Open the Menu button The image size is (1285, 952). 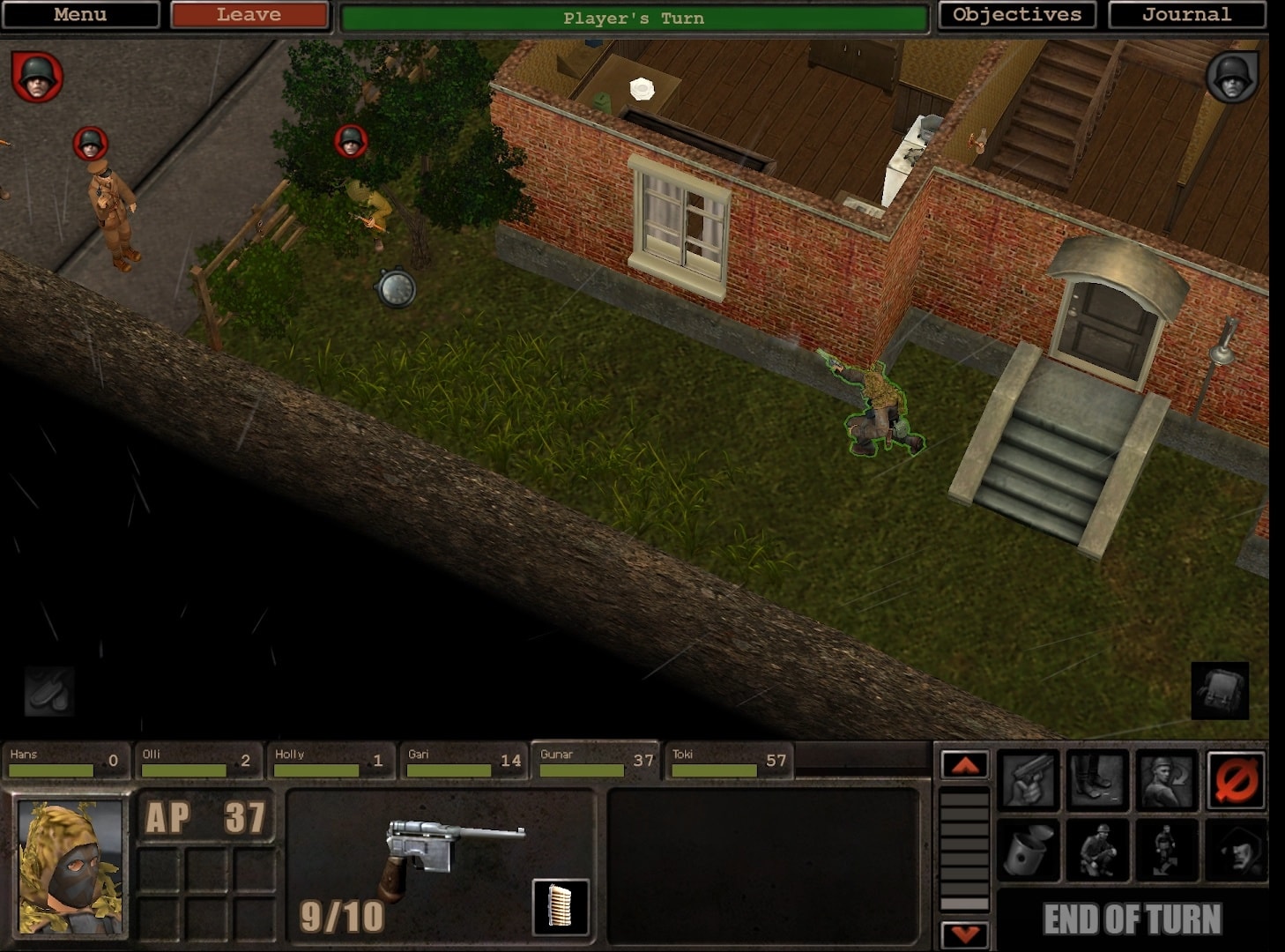click(80, 15)
